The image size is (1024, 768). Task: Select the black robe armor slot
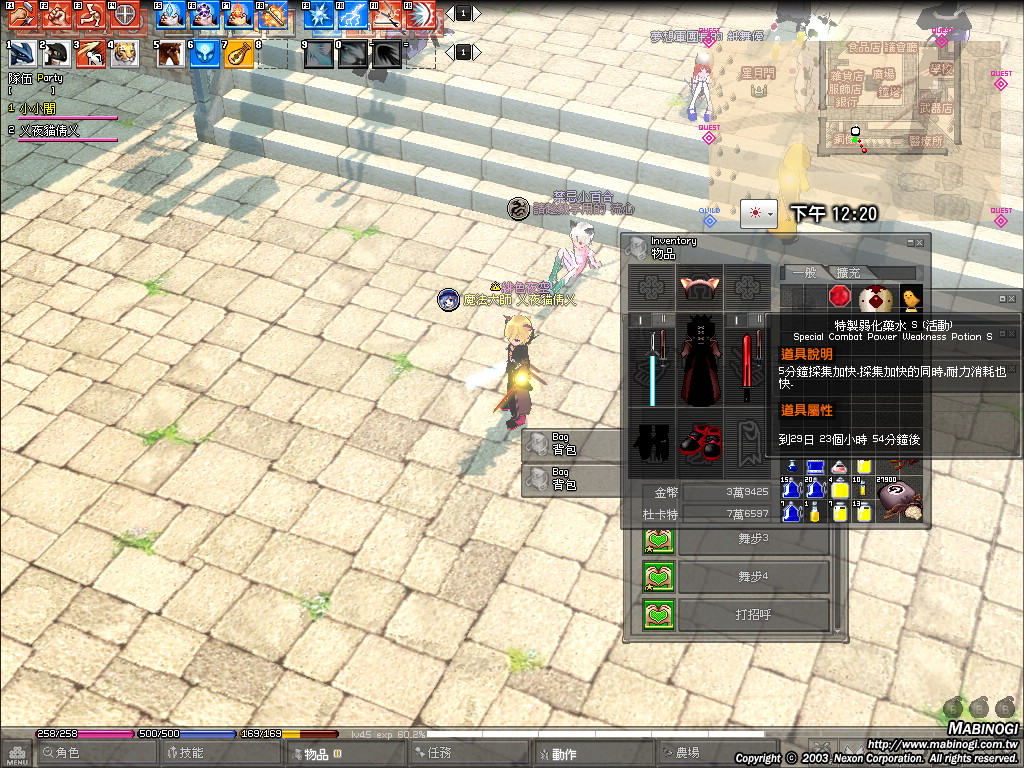click(x=700, y=361)
